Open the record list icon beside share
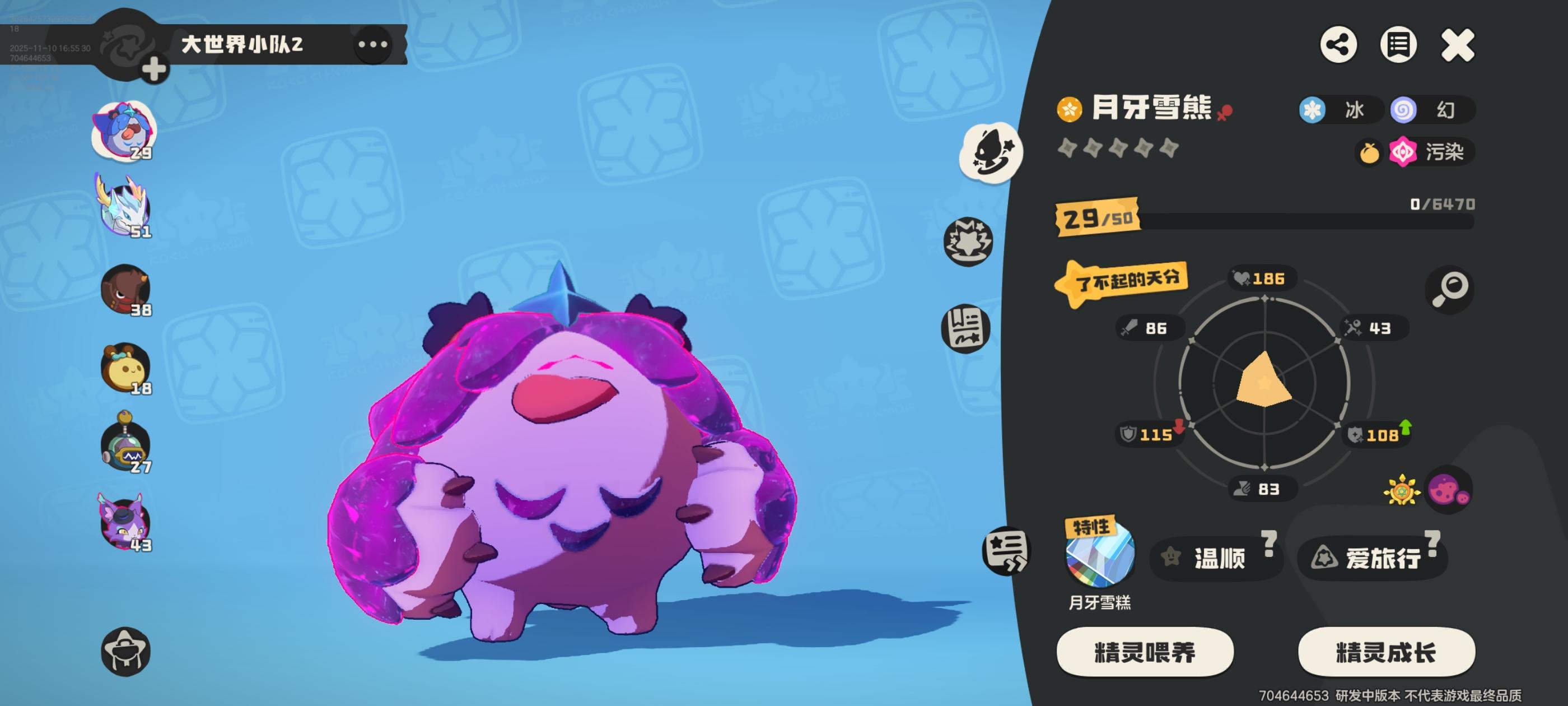The width and height of the screenshot is (1568, 706). [1398, 44]
